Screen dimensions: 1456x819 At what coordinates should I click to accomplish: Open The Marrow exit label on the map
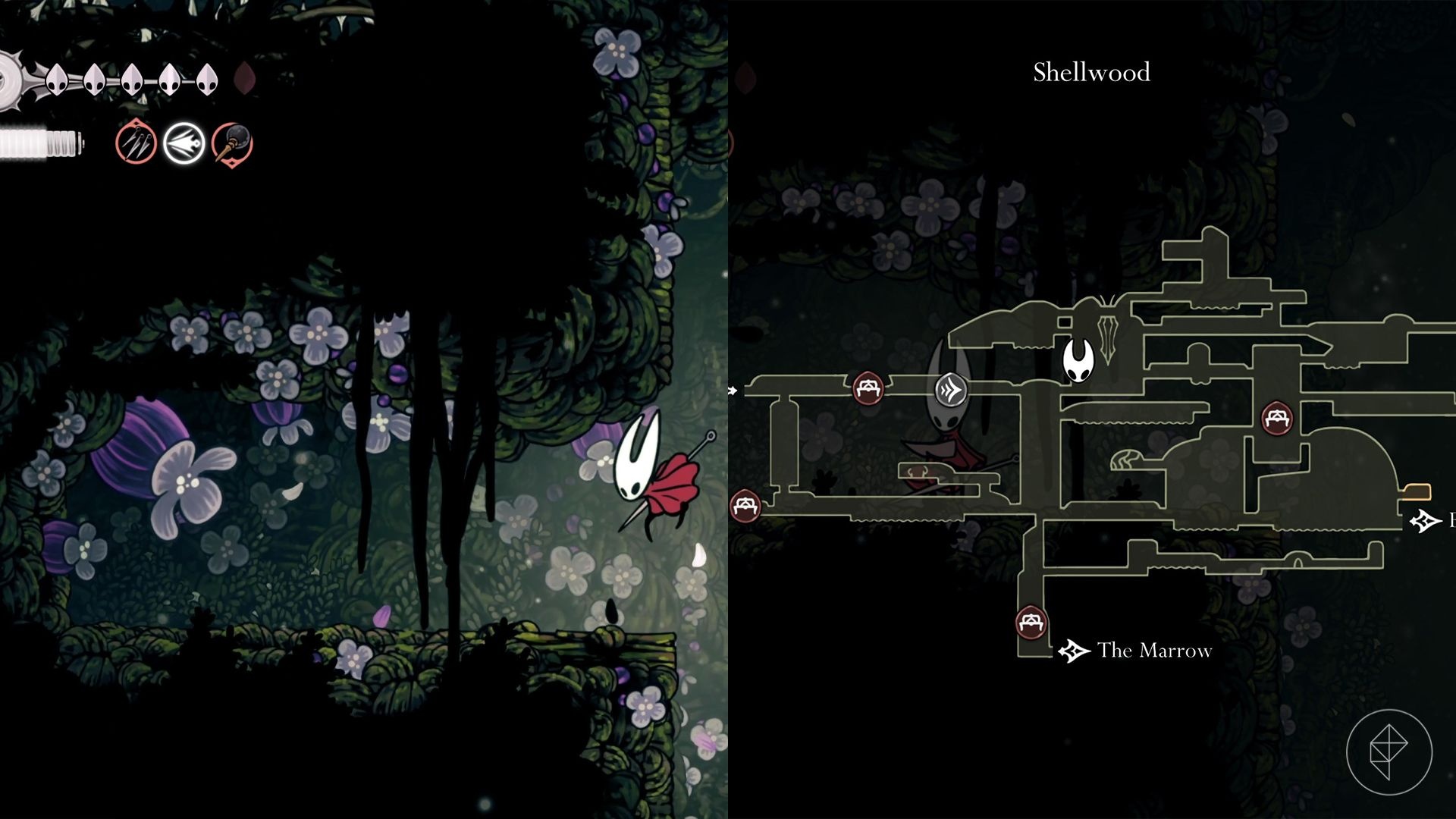pos(1154,651)
